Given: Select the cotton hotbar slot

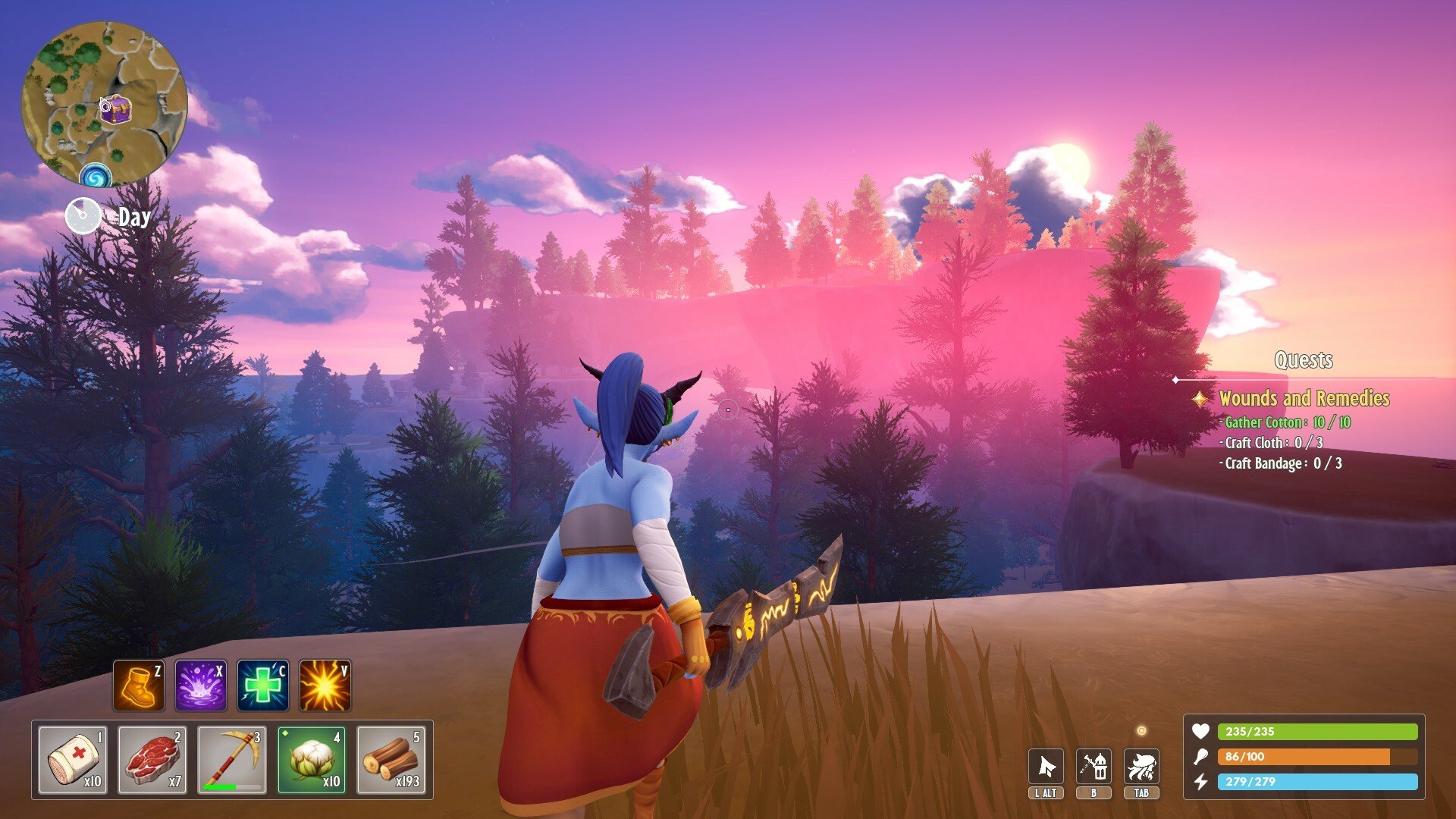Looking at the screenshot, I should coord(312,760).
